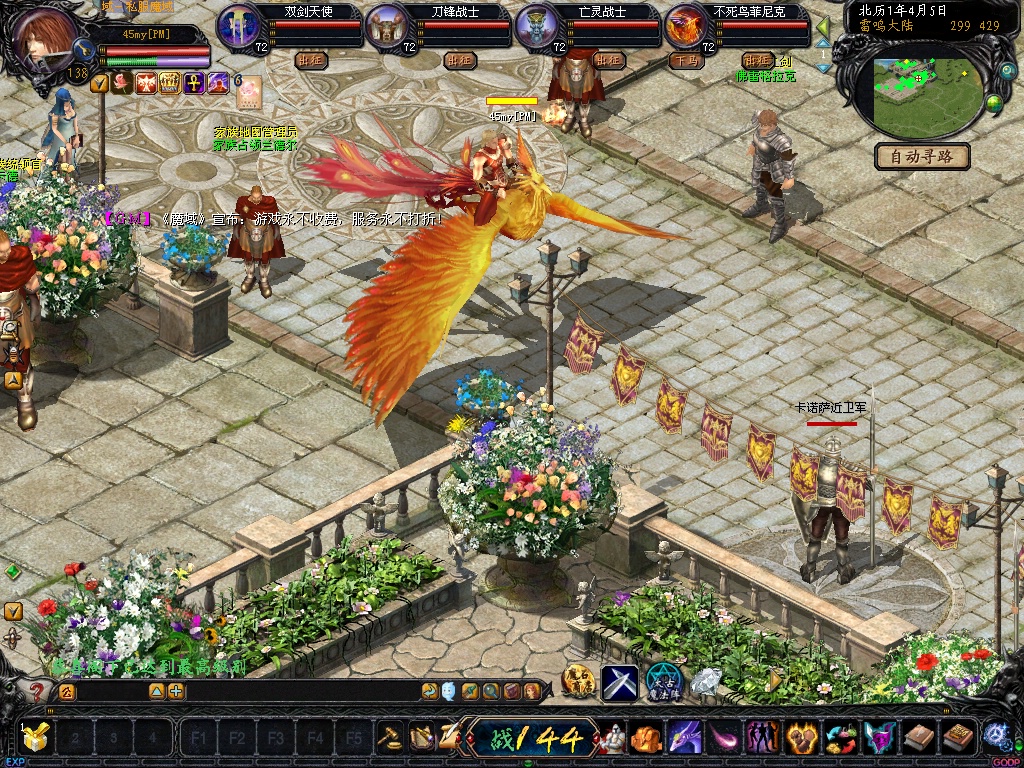1024x768 pixels.
Task: Click the auction hammer icon
Action: click(x=389, y=738)
